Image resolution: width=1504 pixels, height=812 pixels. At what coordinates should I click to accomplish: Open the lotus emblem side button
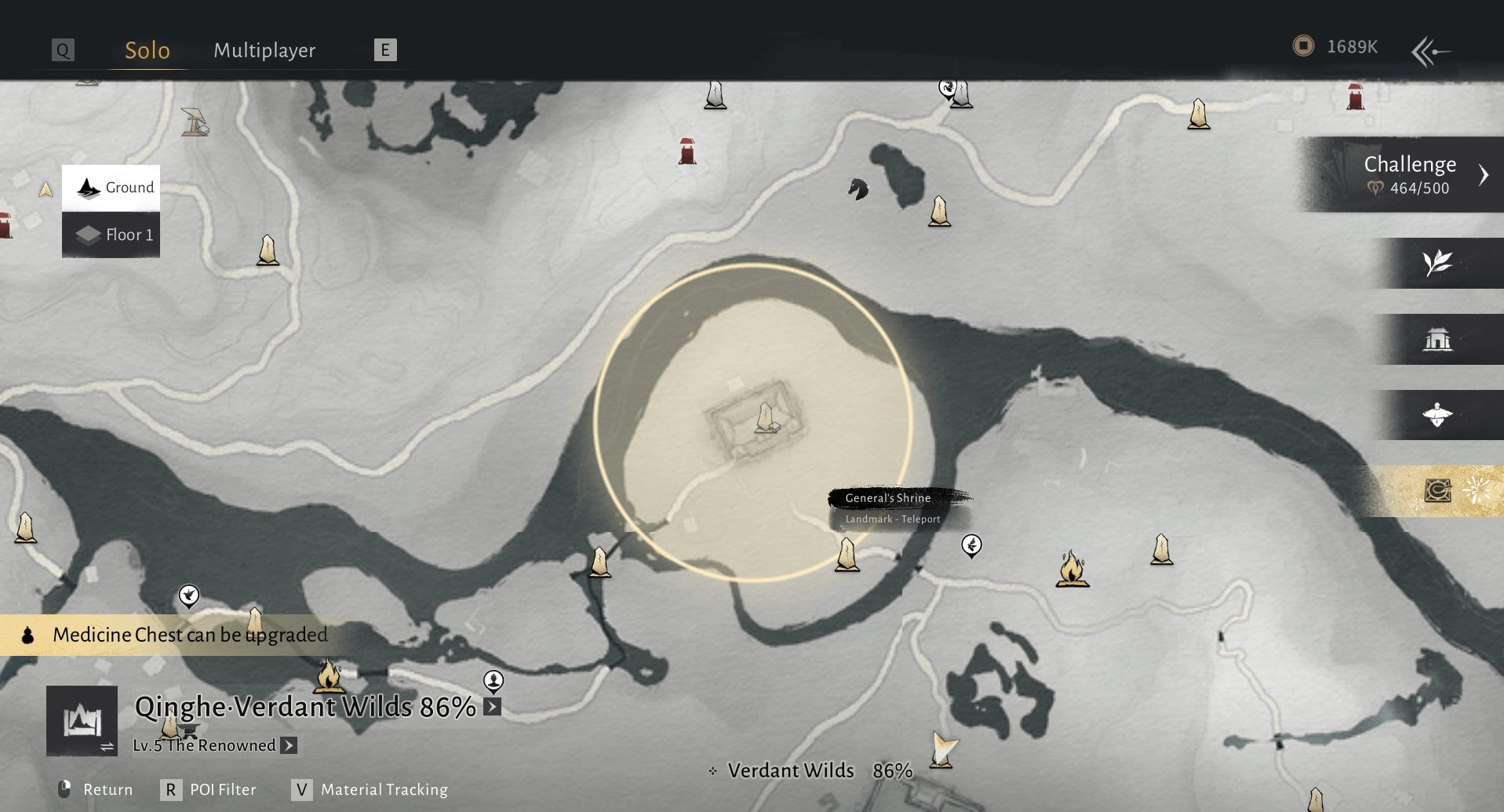point(1437,415)
